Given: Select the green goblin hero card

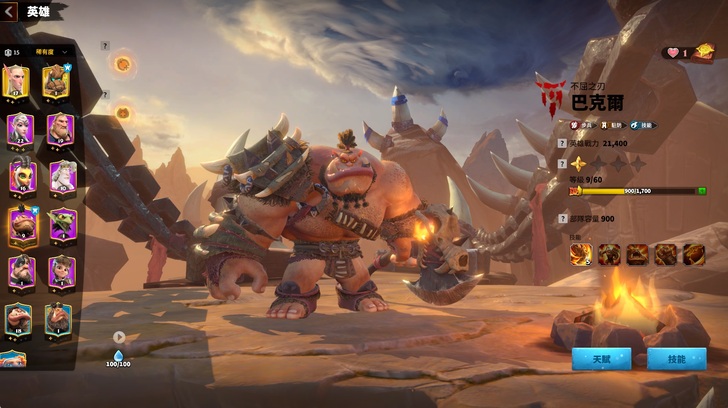Looking at the screenshot, I should [59, 223].
